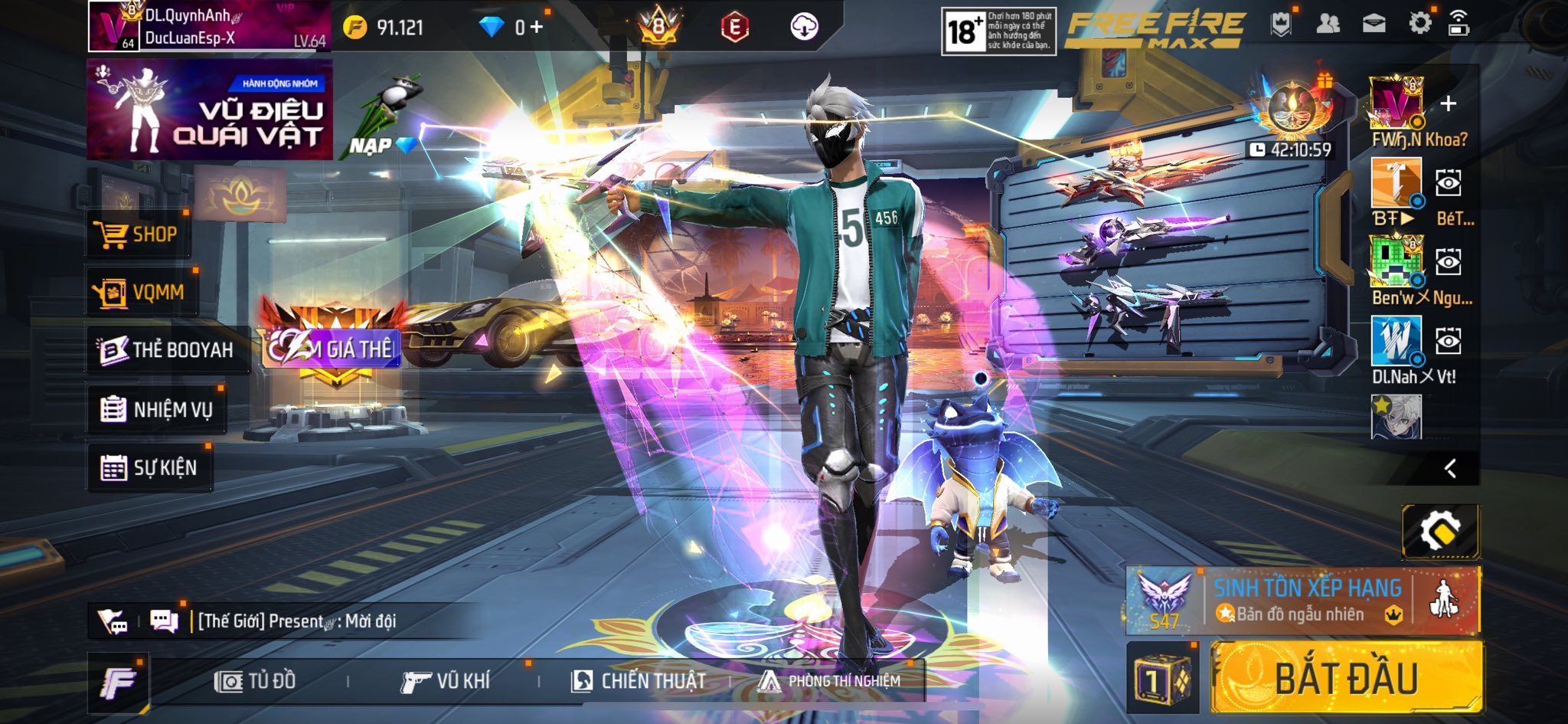
Task: Open the VQMM lucky spin menu
Action: [140, 292]
